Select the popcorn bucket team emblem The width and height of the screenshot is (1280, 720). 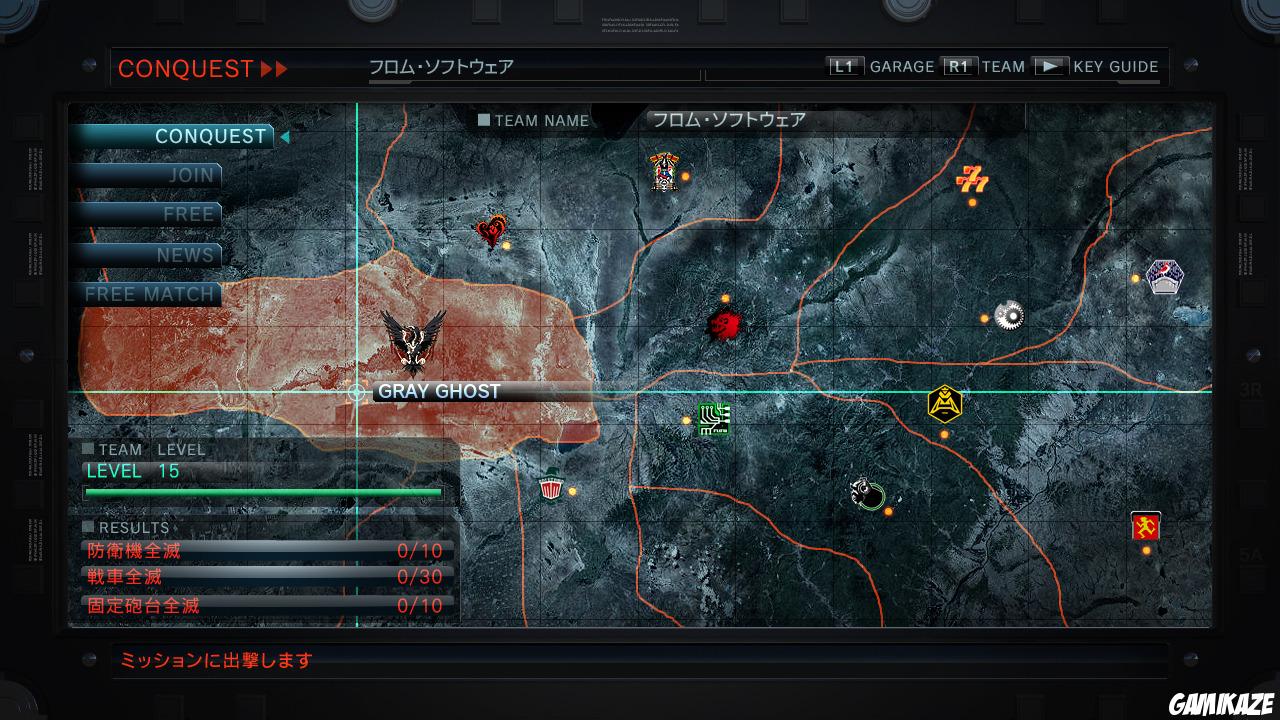553,490
